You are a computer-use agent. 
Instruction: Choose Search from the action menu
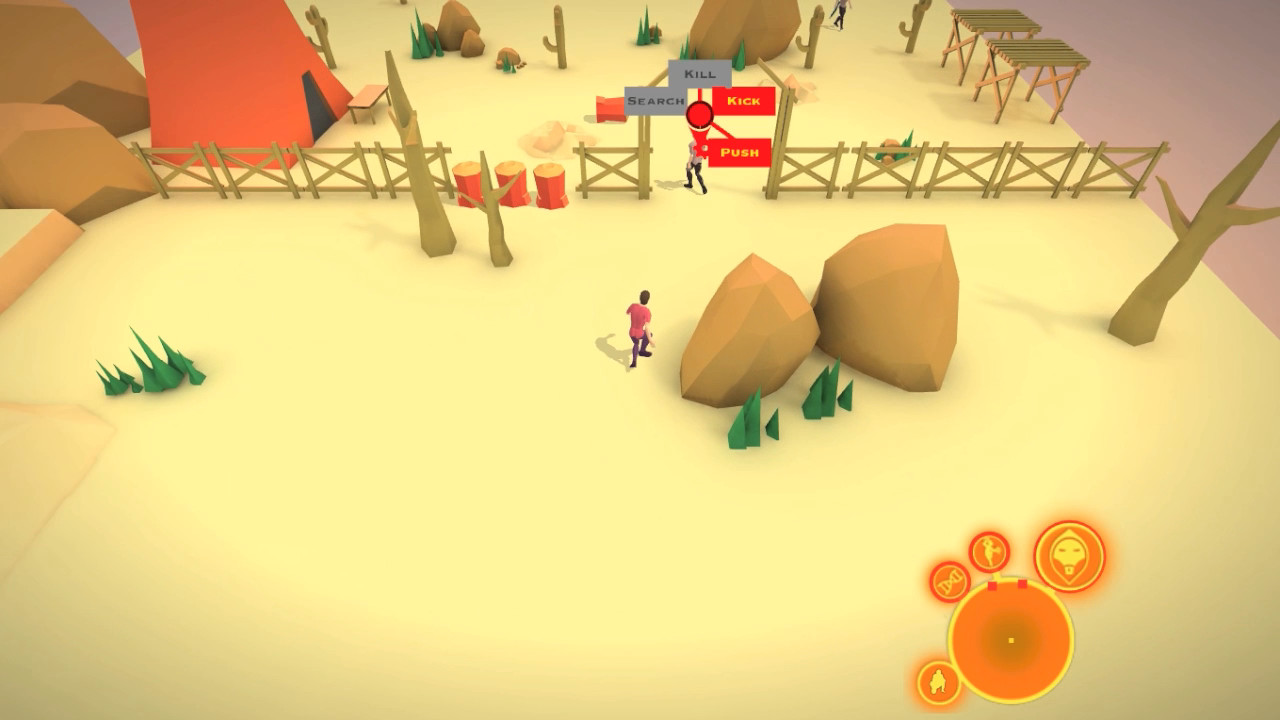coord(652,101)
